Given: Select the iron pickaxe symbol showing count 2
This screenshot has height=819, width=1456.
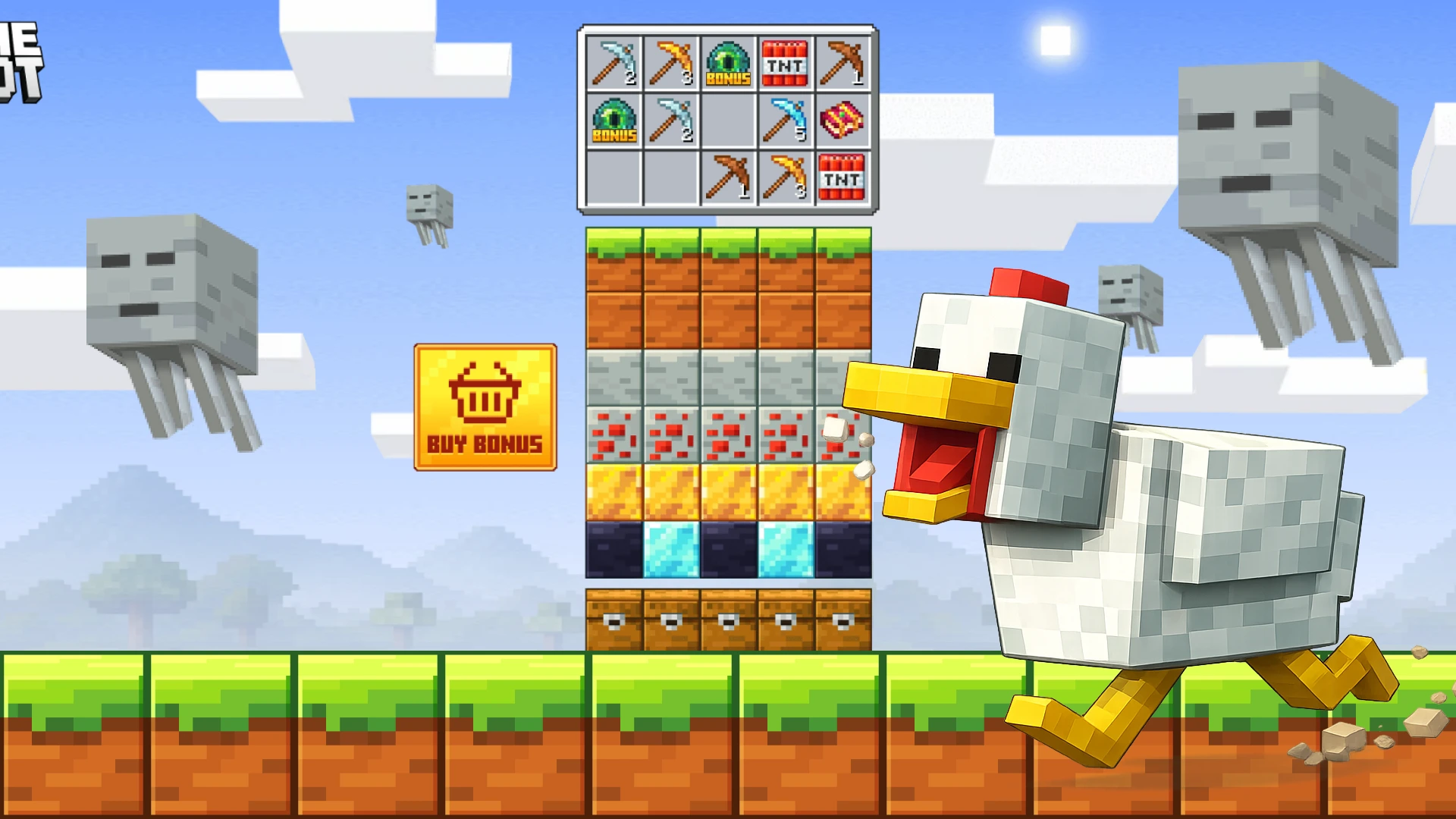Looking at the screenshot, I should pos(614,64).
